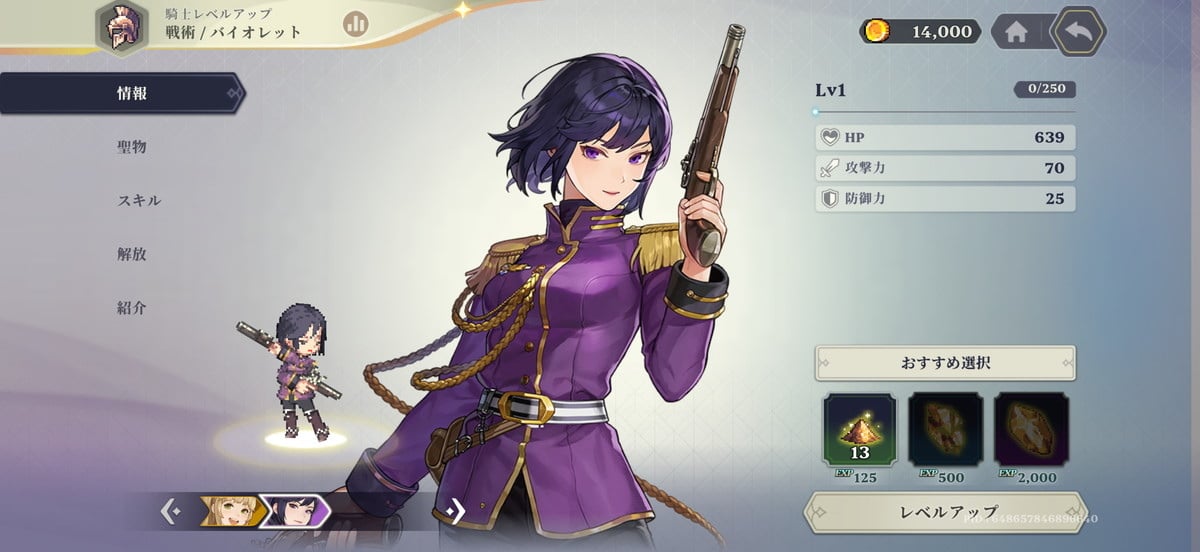This screenshot has height=552, width=1200.
Task: Click the レベルアップ button
Action: click(x=944, y=512)
